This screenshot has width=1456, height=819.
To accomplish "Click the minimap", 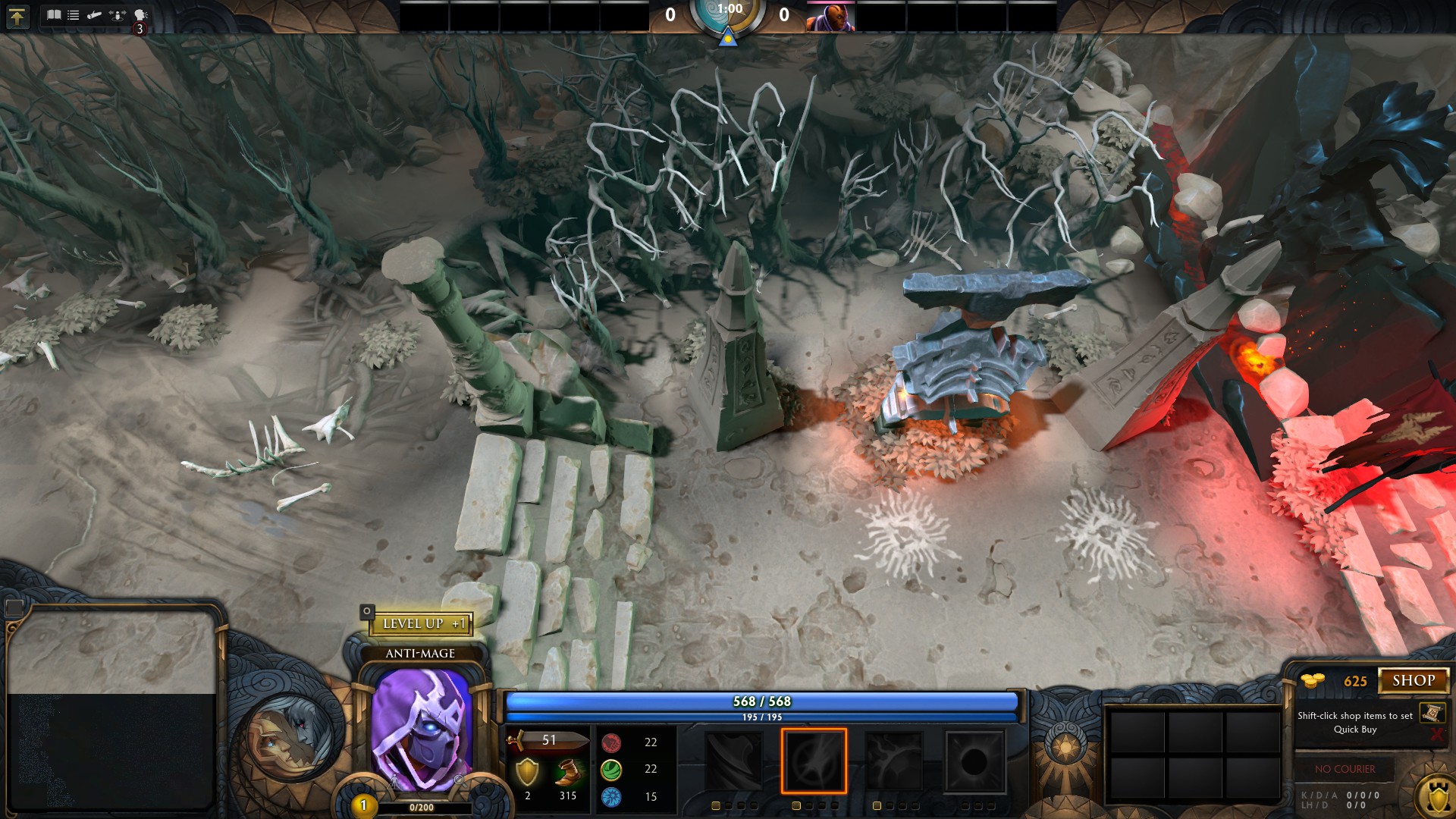I will (x=111, y=709).
